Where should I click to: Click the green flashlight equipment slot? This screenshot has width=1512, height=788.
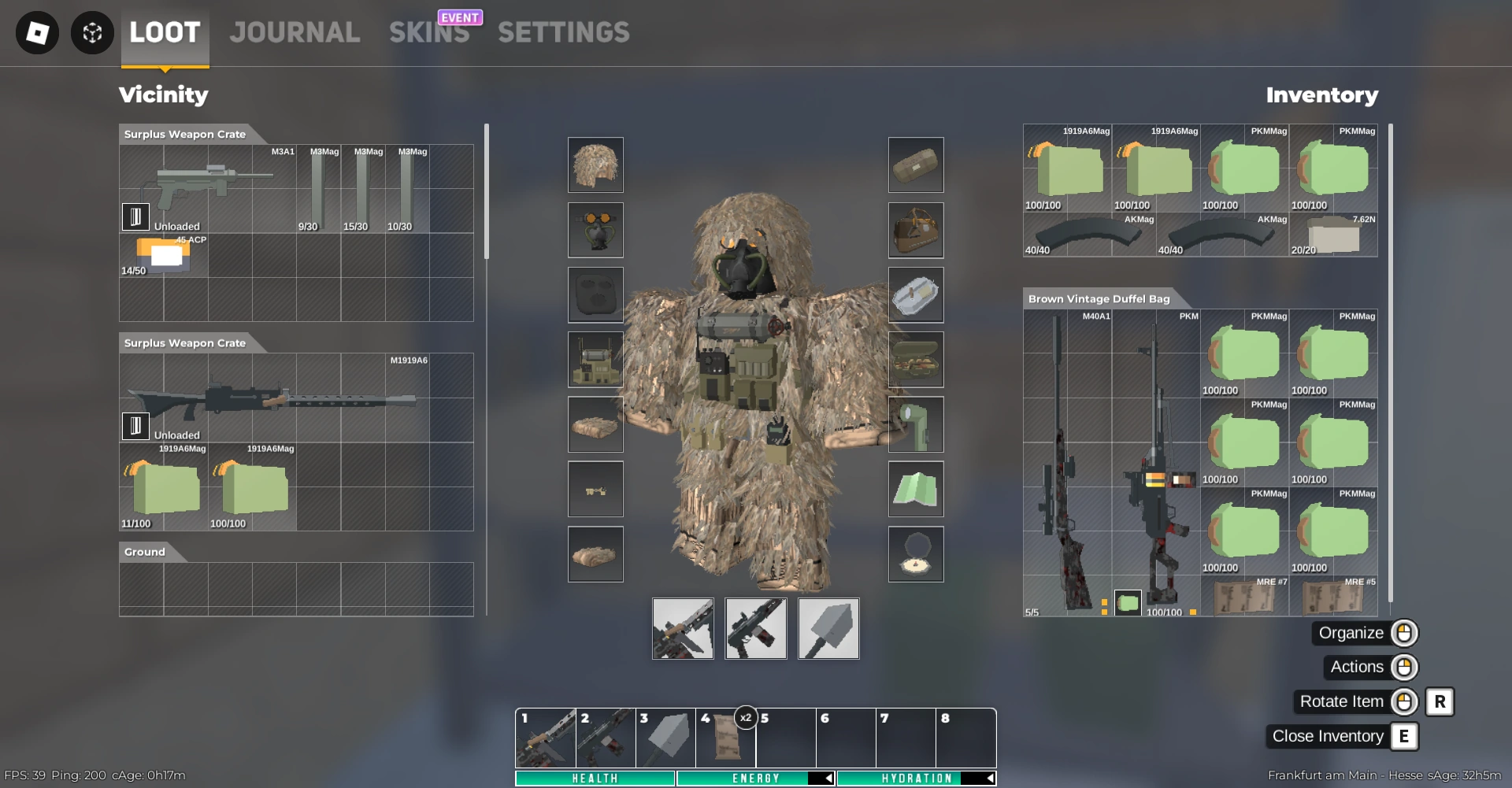916,424
